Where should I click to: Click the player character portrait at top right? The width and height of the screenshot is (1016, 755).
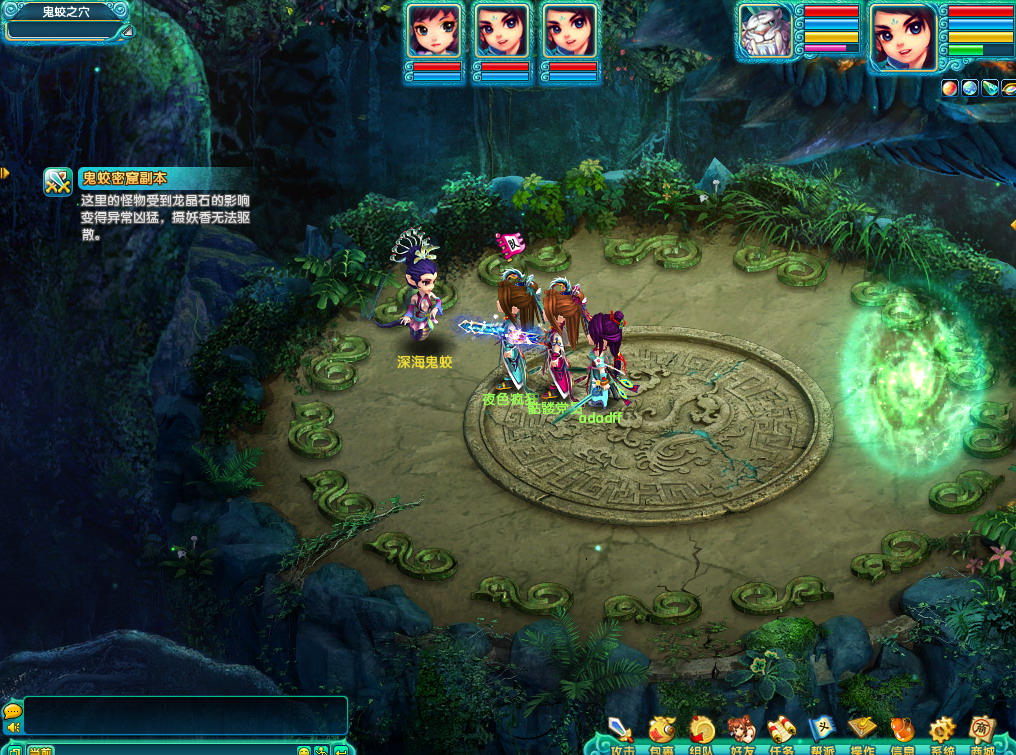pyautogui.click(x=903, y=37)
